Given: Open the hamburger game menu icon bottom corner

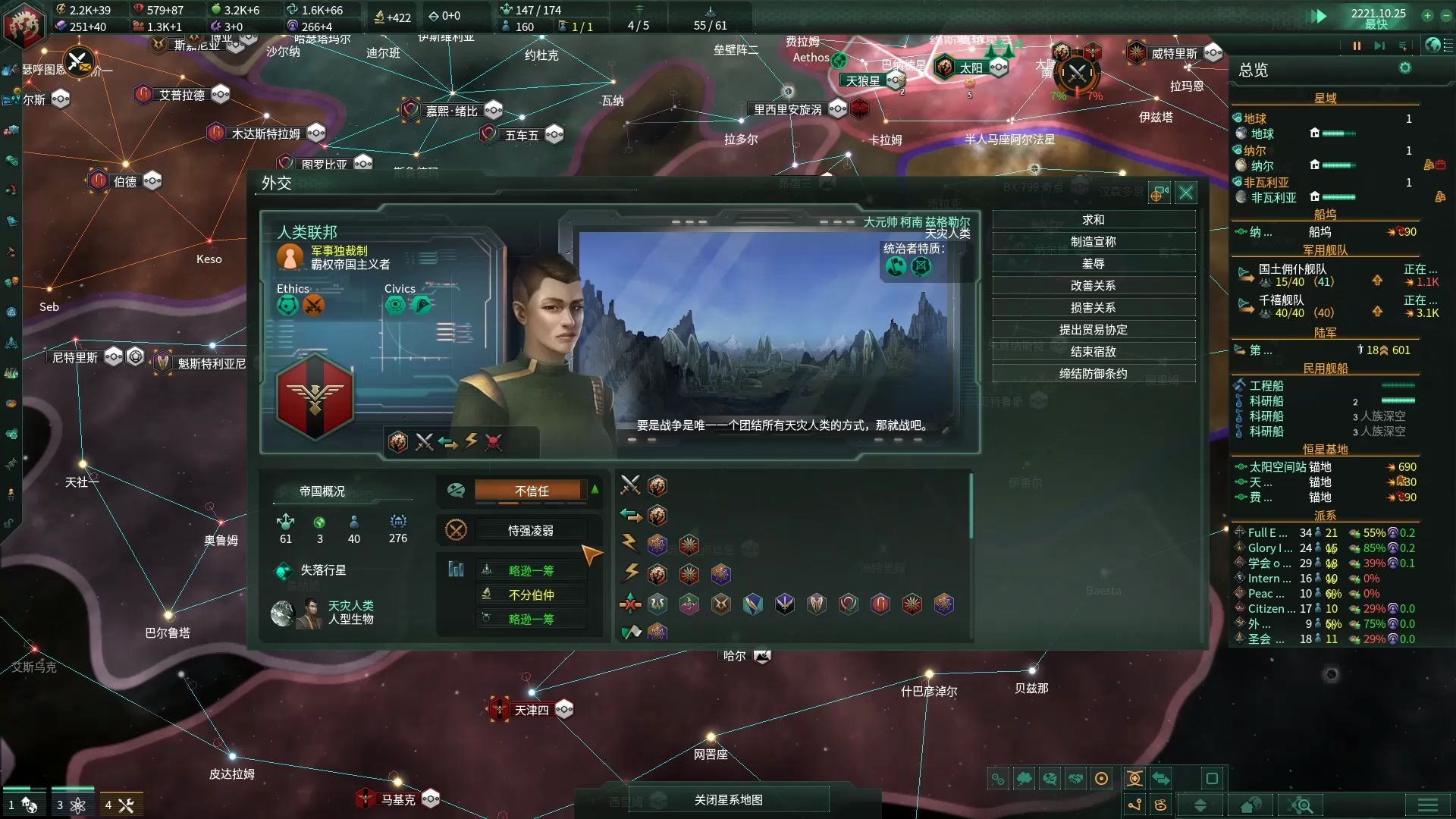Looking at the screenshot, I should coord(1425,805).
